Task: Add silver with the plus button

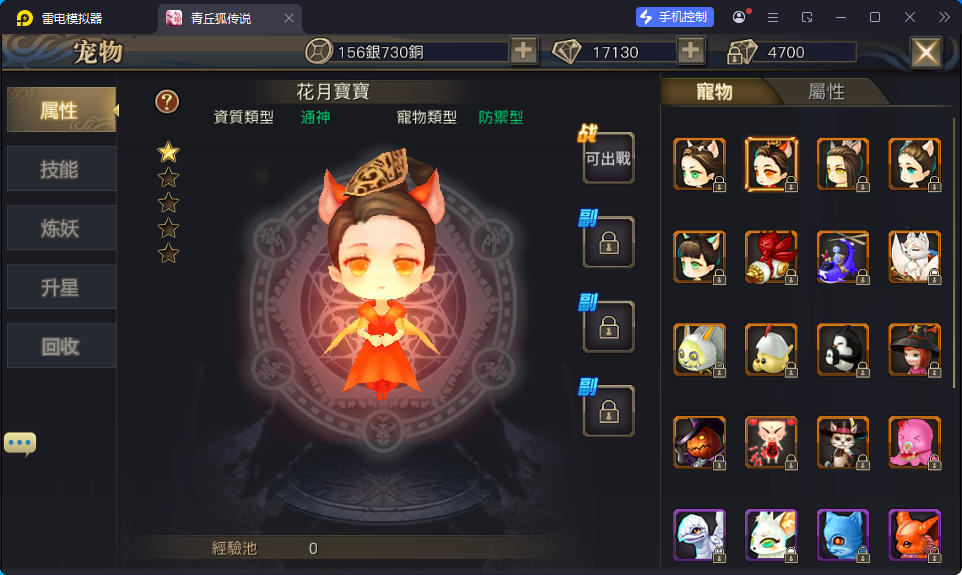Action: tap(523, 51)
